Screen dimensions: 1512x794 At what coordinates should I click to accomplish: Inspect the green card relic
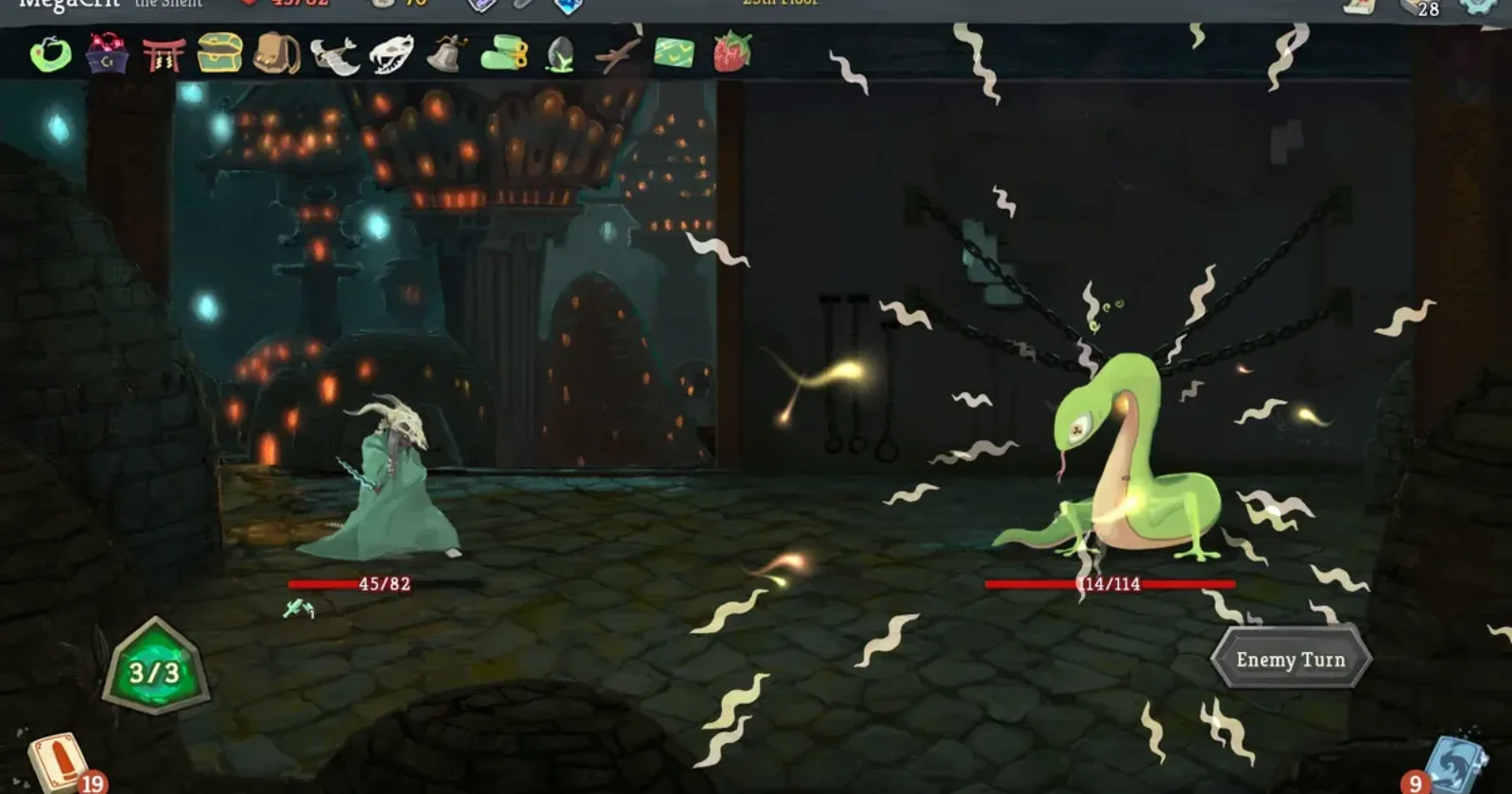click(x=674, y=53)
